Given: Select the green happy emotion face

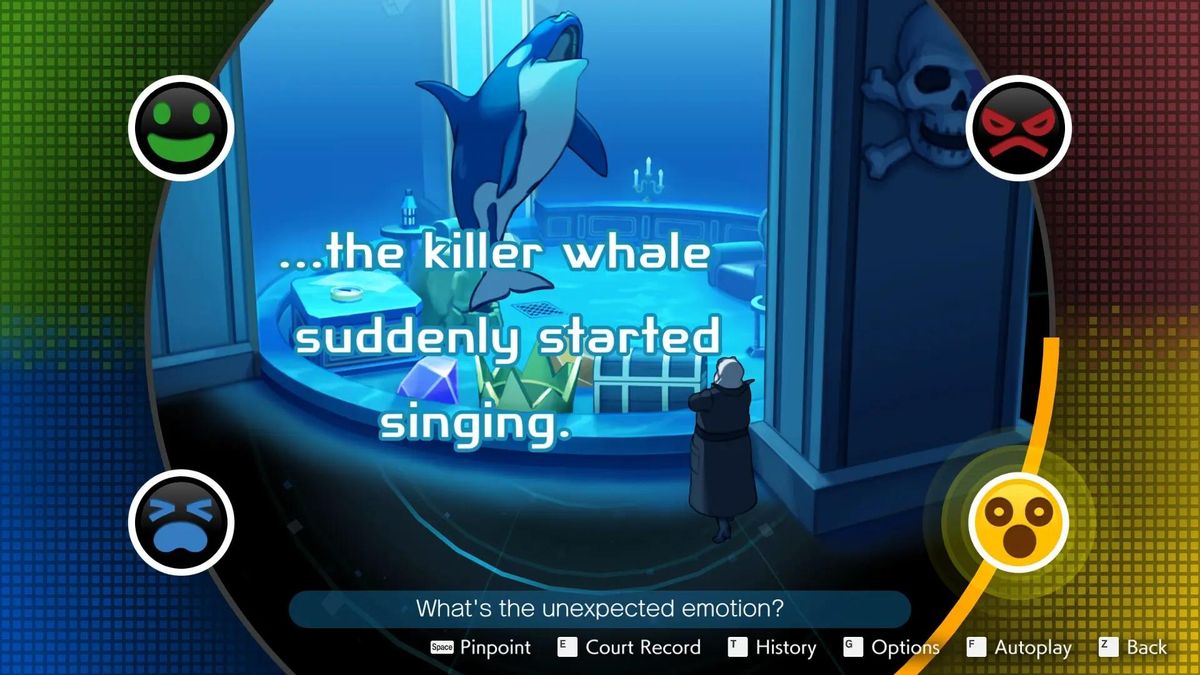Looking at the screenshot, I should tap(181, 128).
